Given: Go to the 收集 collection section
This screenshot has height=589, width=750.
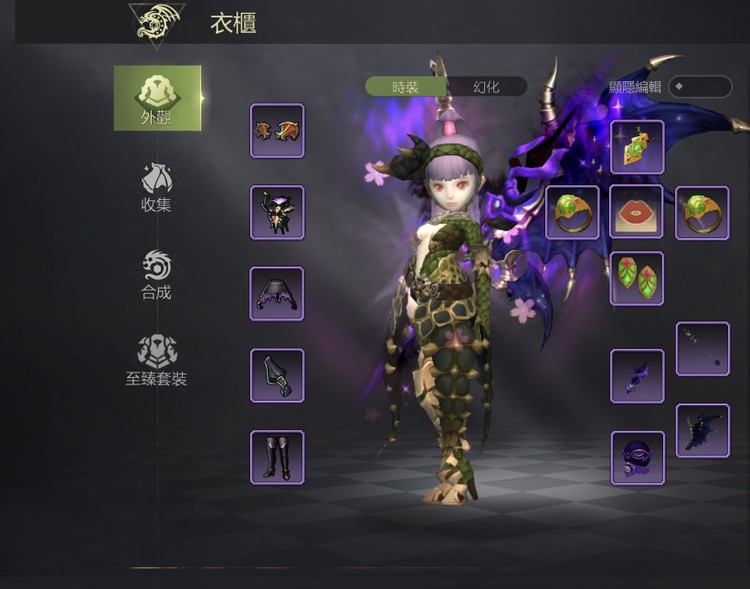Looking at the screenshot, I should click(x=157, y=187).
